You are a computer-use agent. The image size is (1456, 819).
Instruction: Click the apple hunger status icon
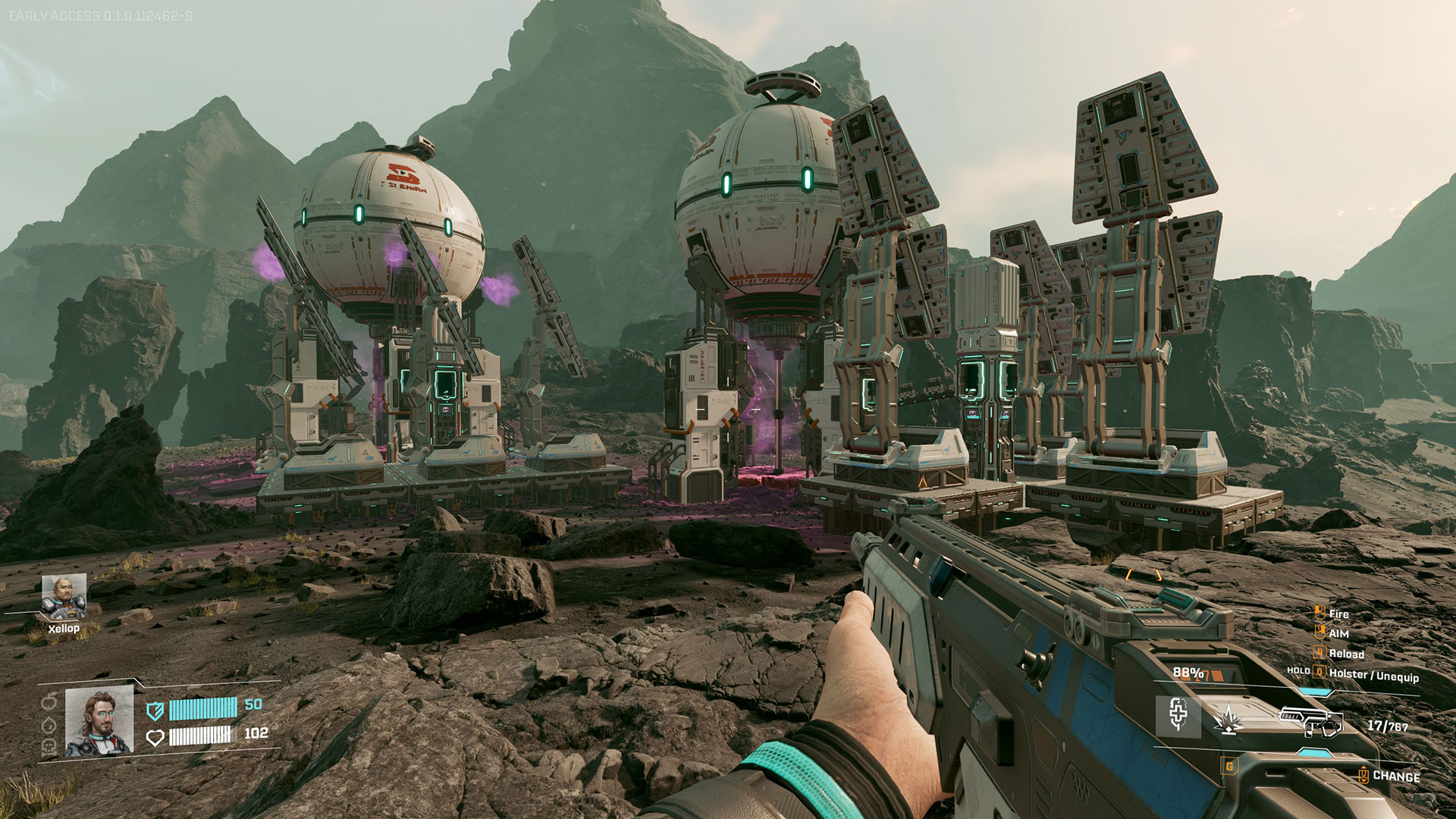point(49,702)
